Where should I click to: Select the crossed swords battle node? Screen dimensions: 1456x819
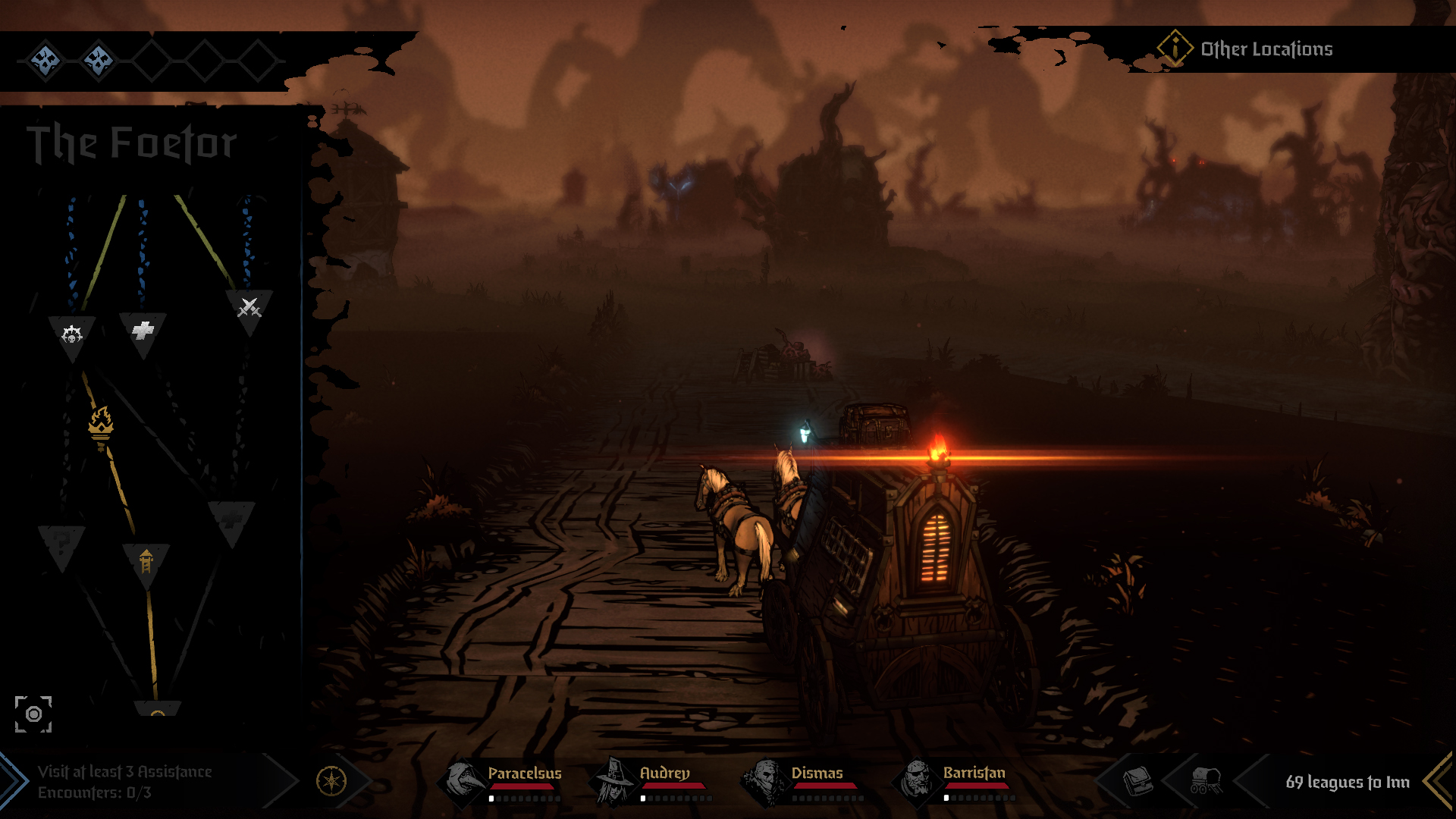[249, 308]
